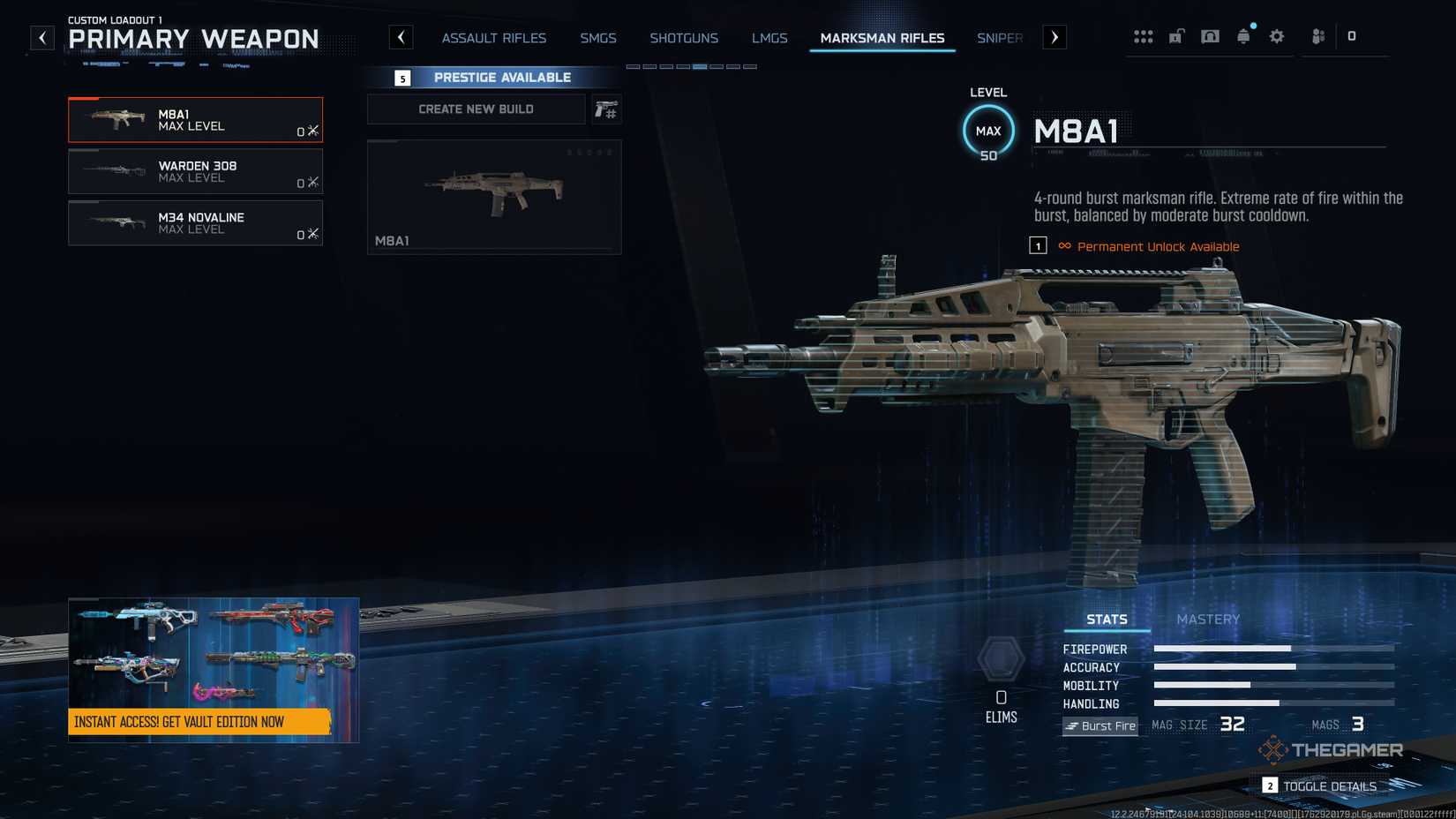Image resolution: width=1456 pixels, height=819 pixels.
Task: Click the Burst Fire fire-mode icon
Action: coord(1100,725)
